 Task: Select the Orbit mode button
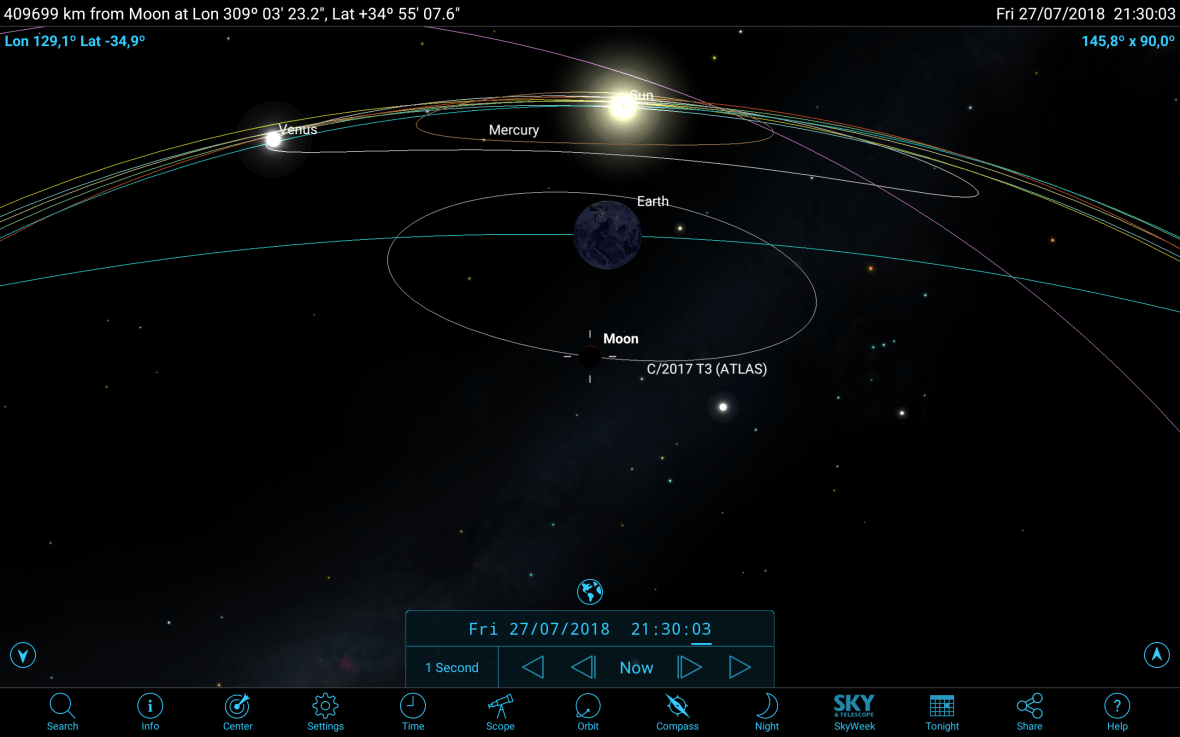tap(588, 711)
